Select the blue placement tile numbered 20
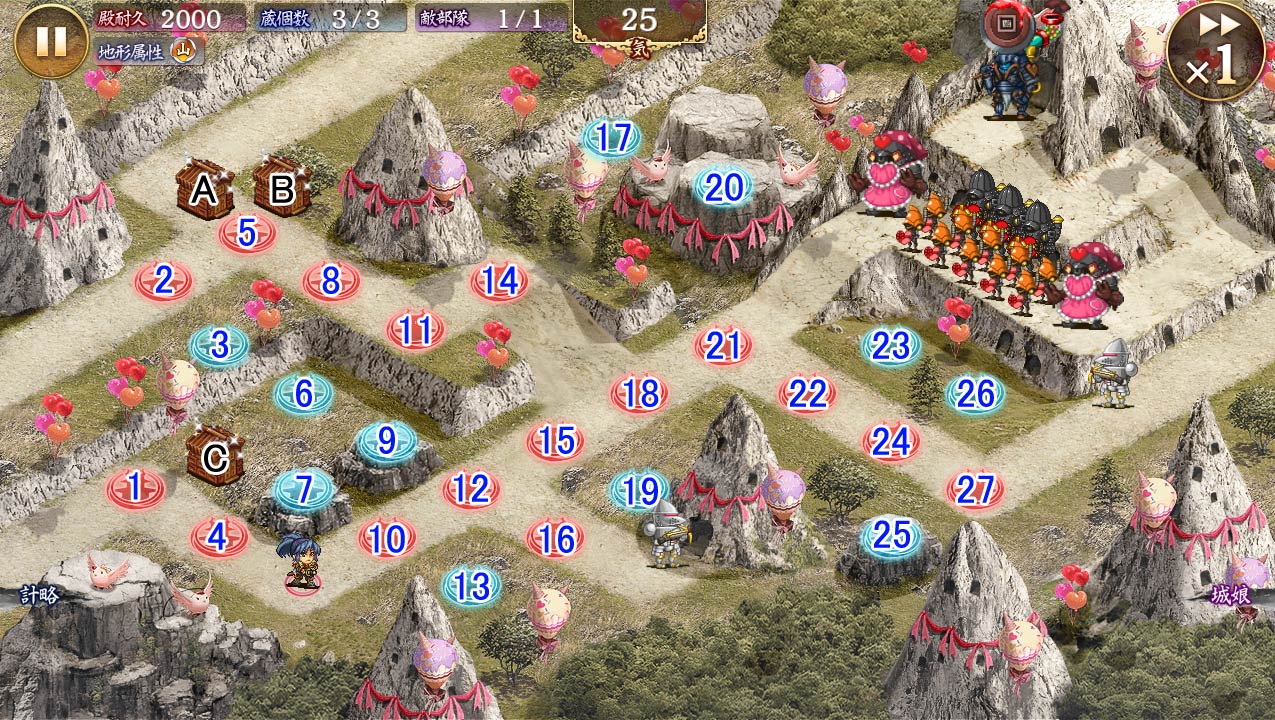Viewport: 1275px width, 720px height. [x=723, y=188]
